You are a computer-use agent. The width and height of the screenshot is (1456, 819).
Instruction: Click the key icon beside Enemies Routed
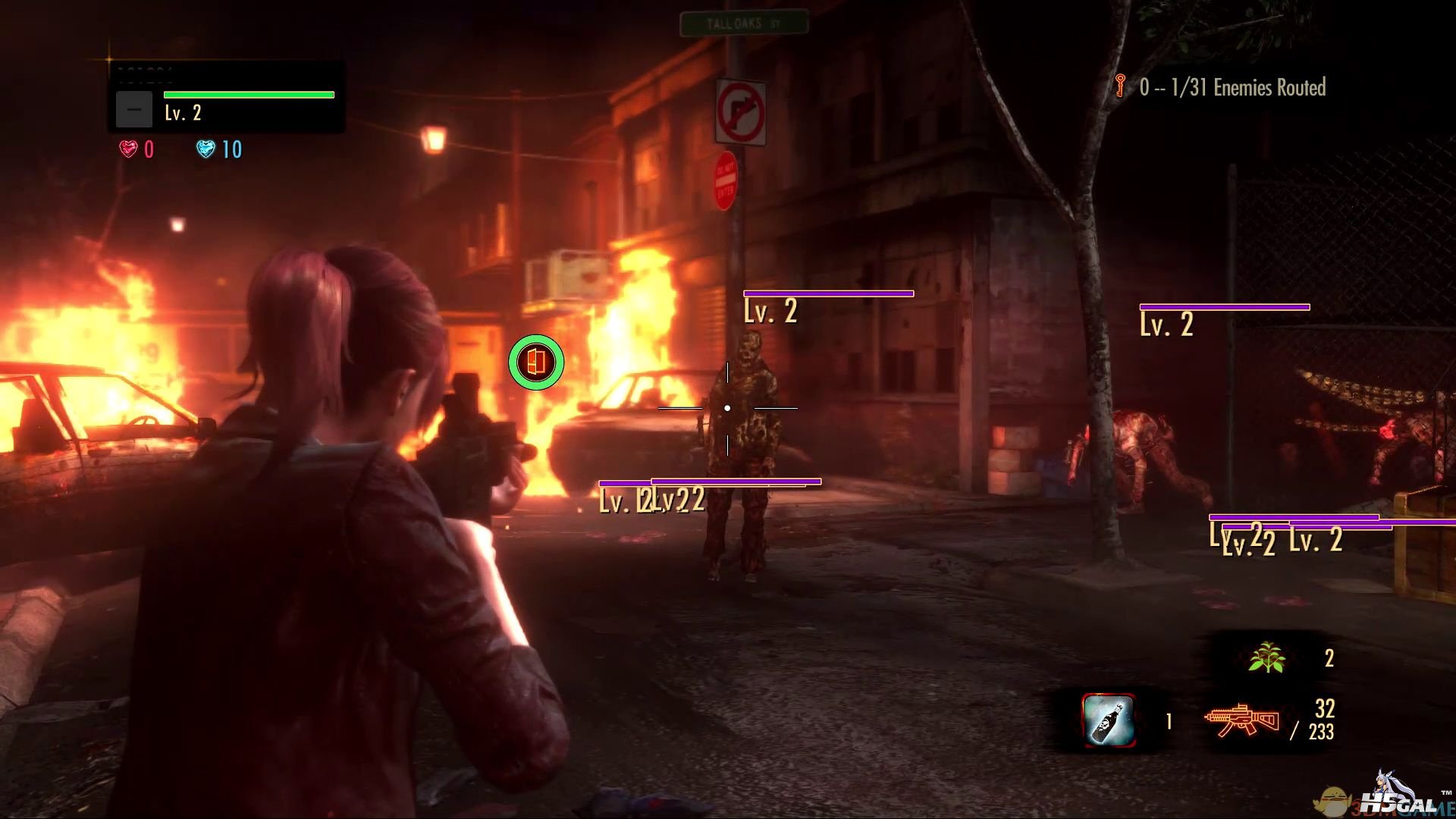click(1120, 86)
